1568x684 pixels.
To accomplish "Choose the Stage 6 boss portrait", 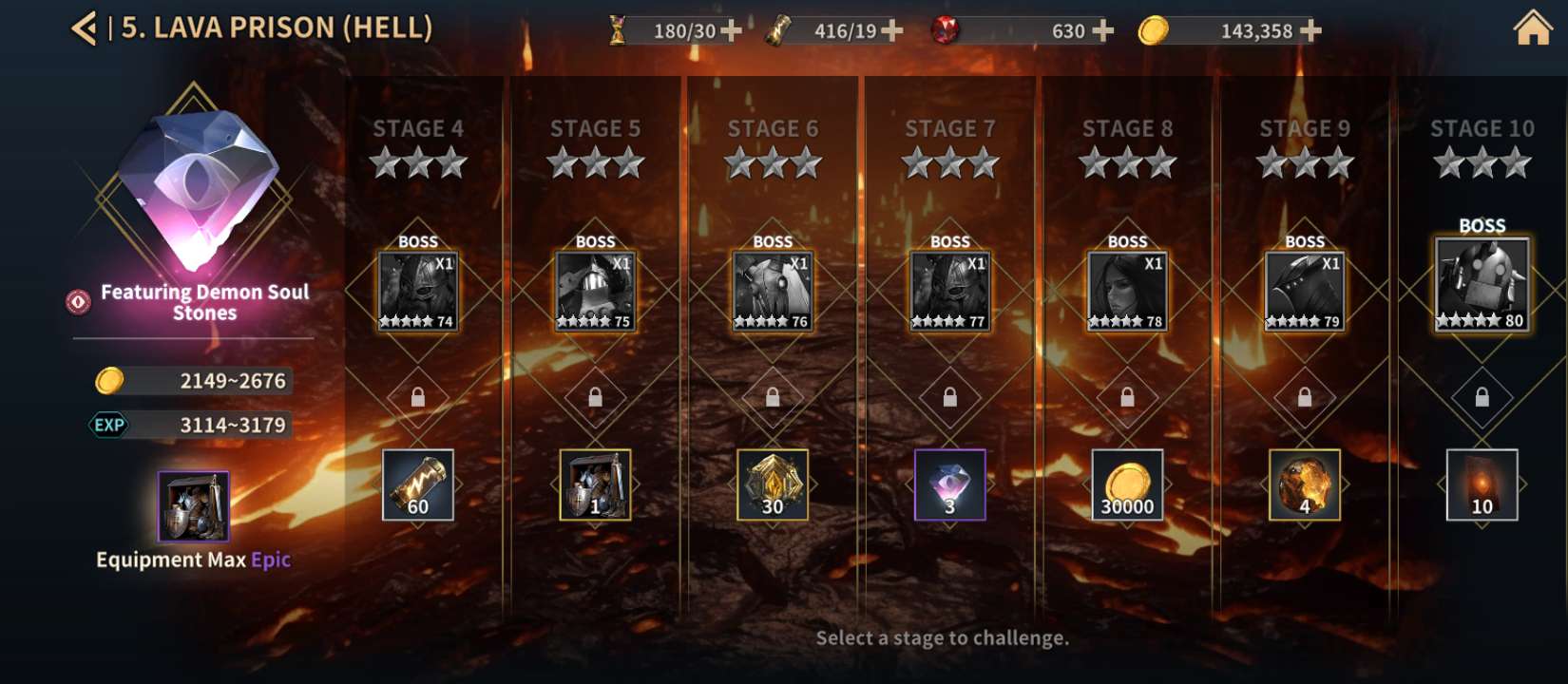I will tap(773, 292).
